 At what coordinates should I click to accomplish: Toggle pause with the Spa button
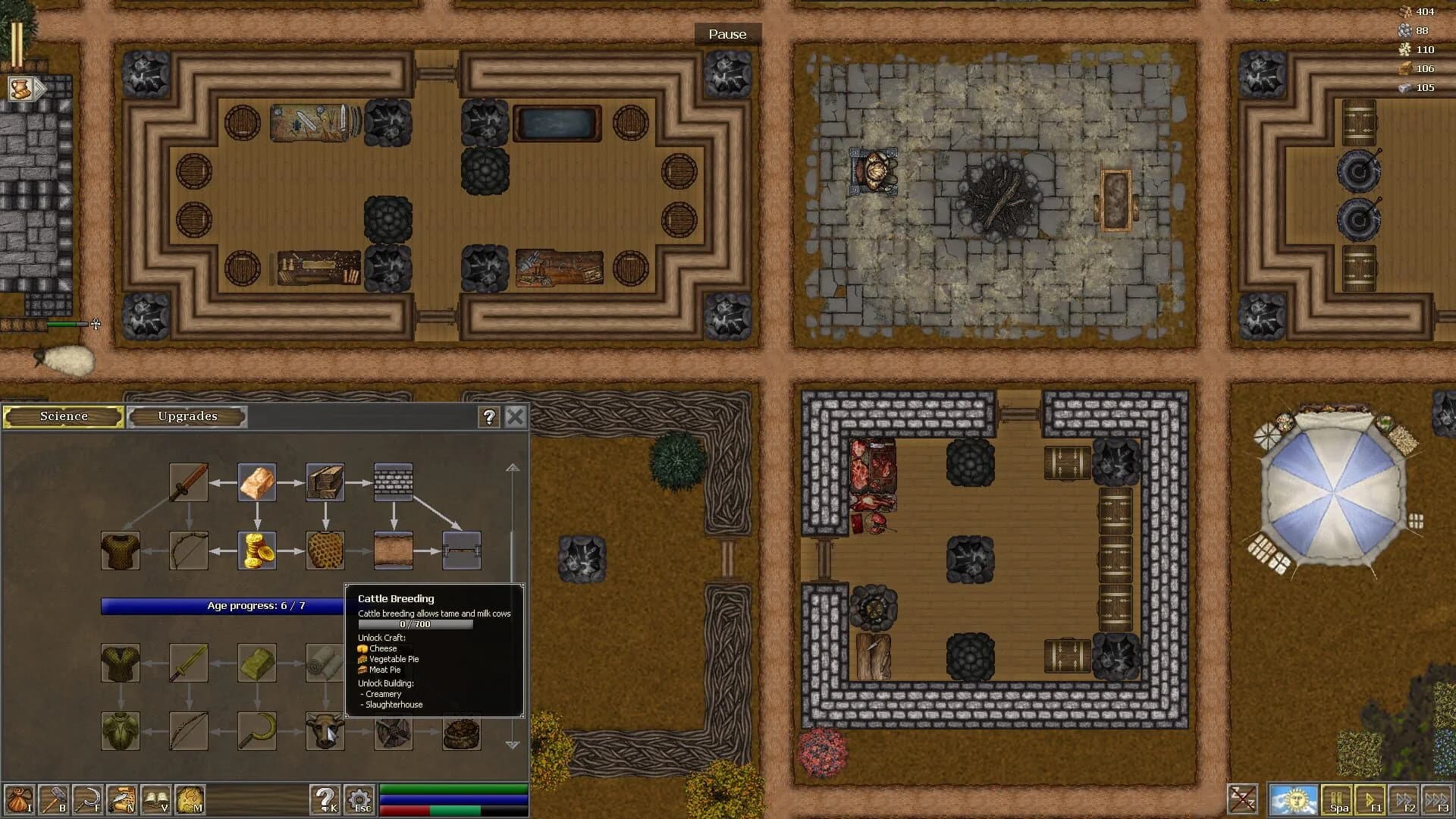tap(1336, 799)
